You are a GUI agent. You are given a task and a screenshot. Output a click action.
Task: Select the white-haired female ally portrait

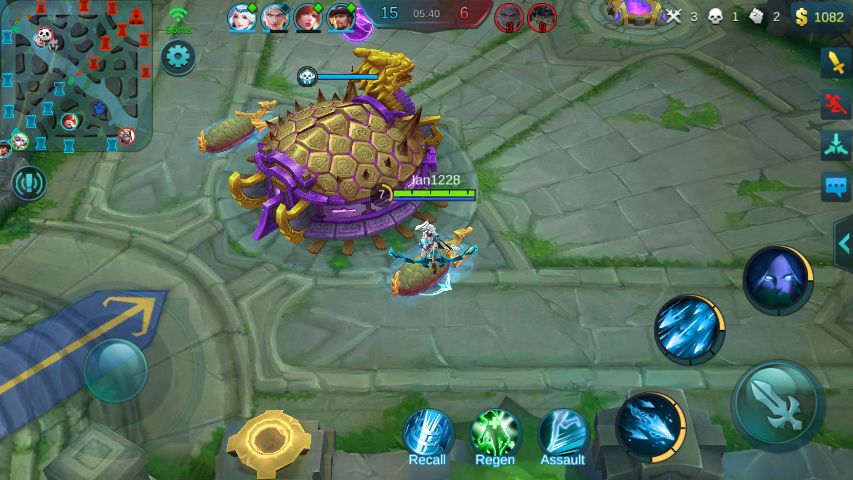(x=242, y=17)
